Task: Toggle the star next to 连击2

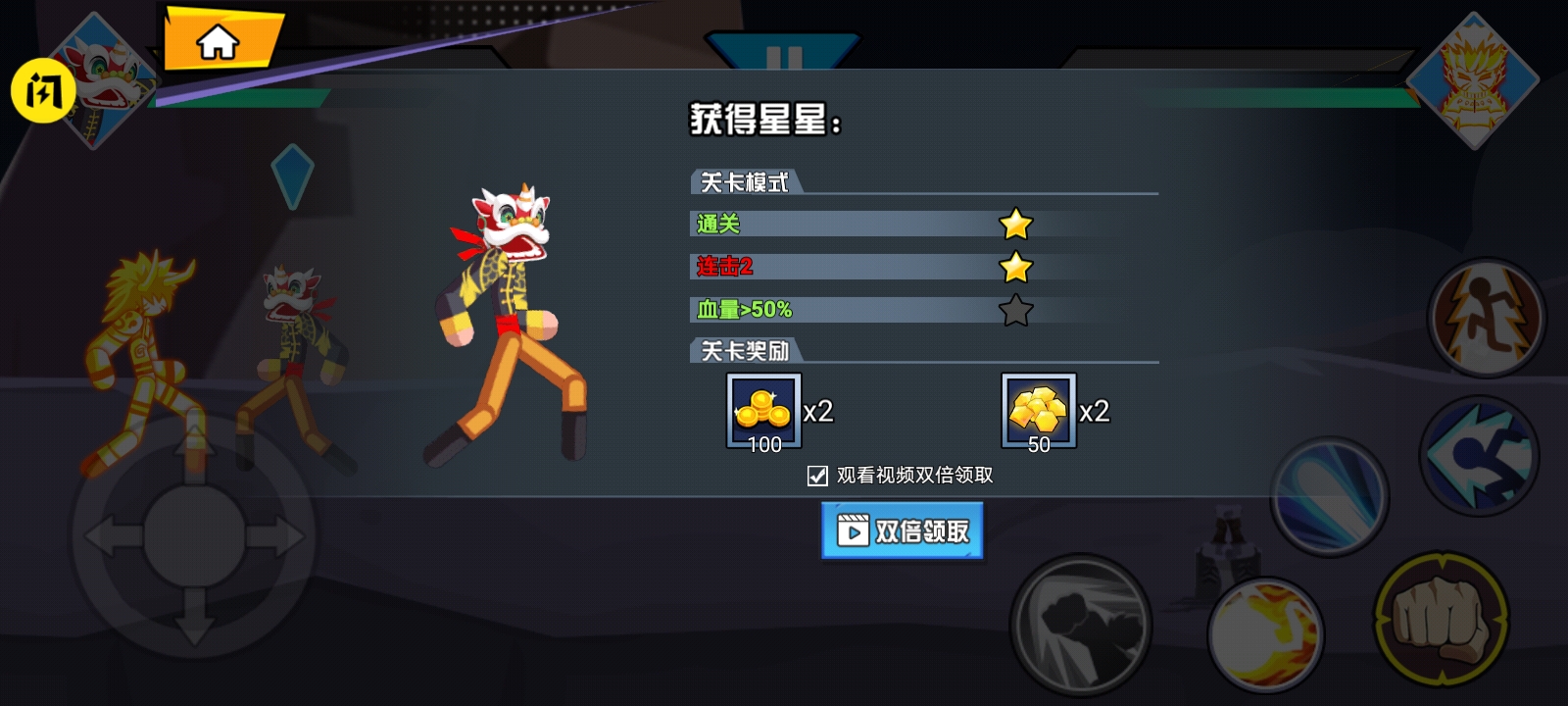Action: [x=1017, y=267]
